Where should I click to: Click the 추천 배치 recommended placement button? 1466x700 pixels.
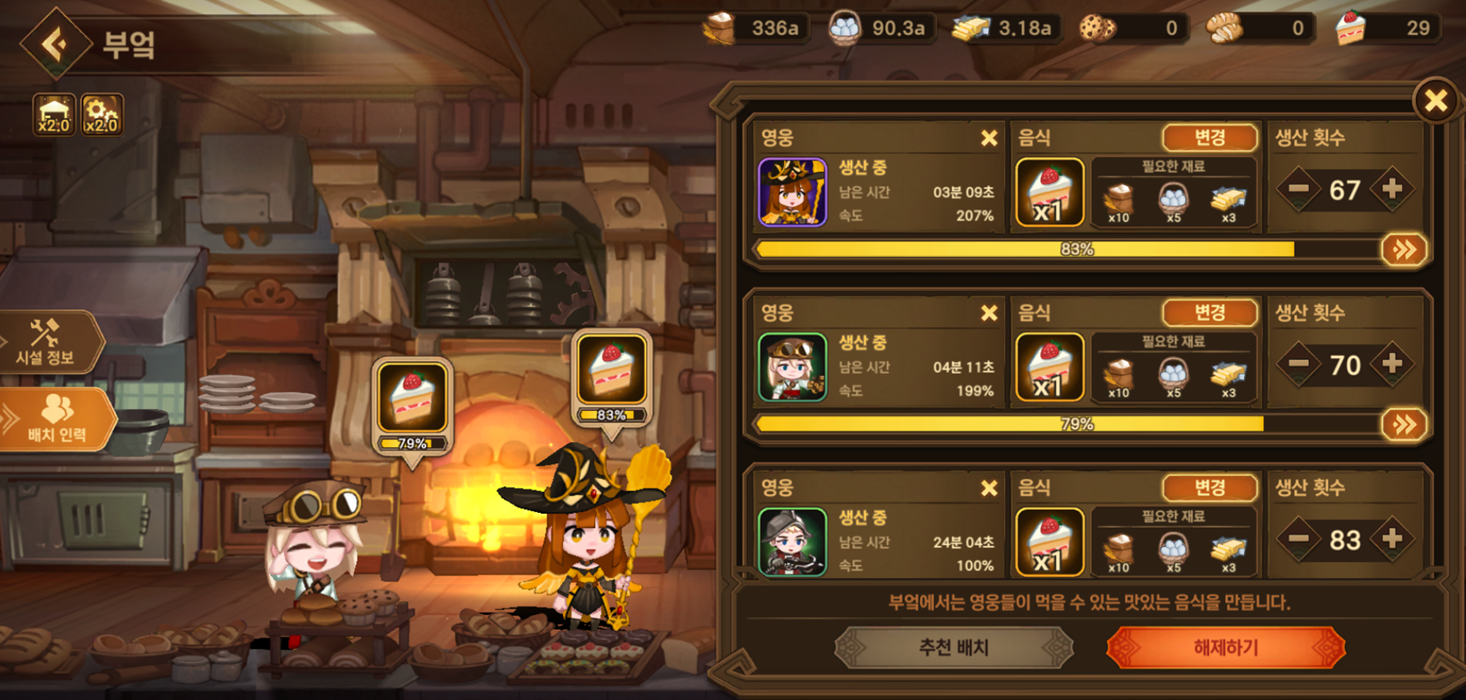coord(953,647)
